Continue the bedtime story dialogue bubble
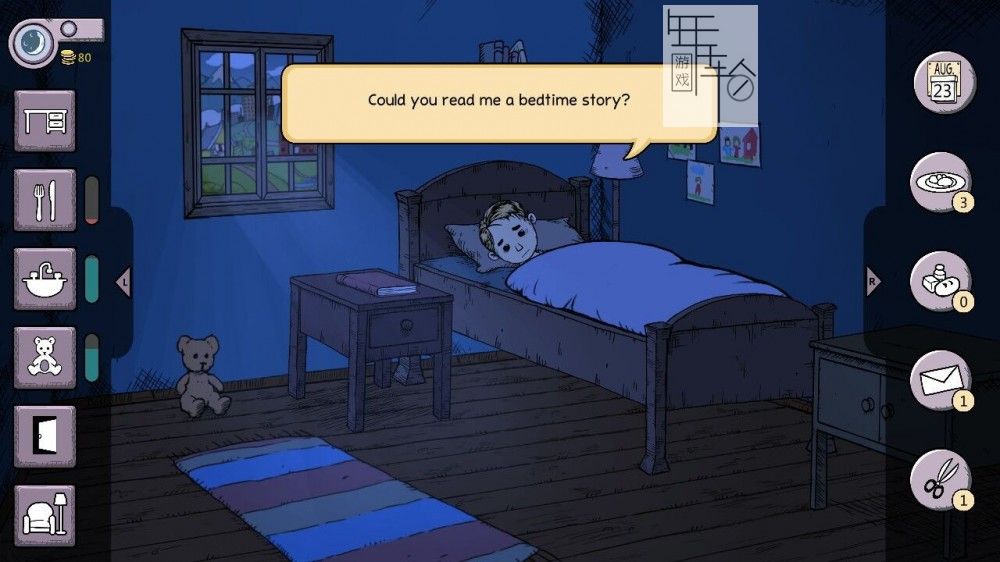 point(498,101)
